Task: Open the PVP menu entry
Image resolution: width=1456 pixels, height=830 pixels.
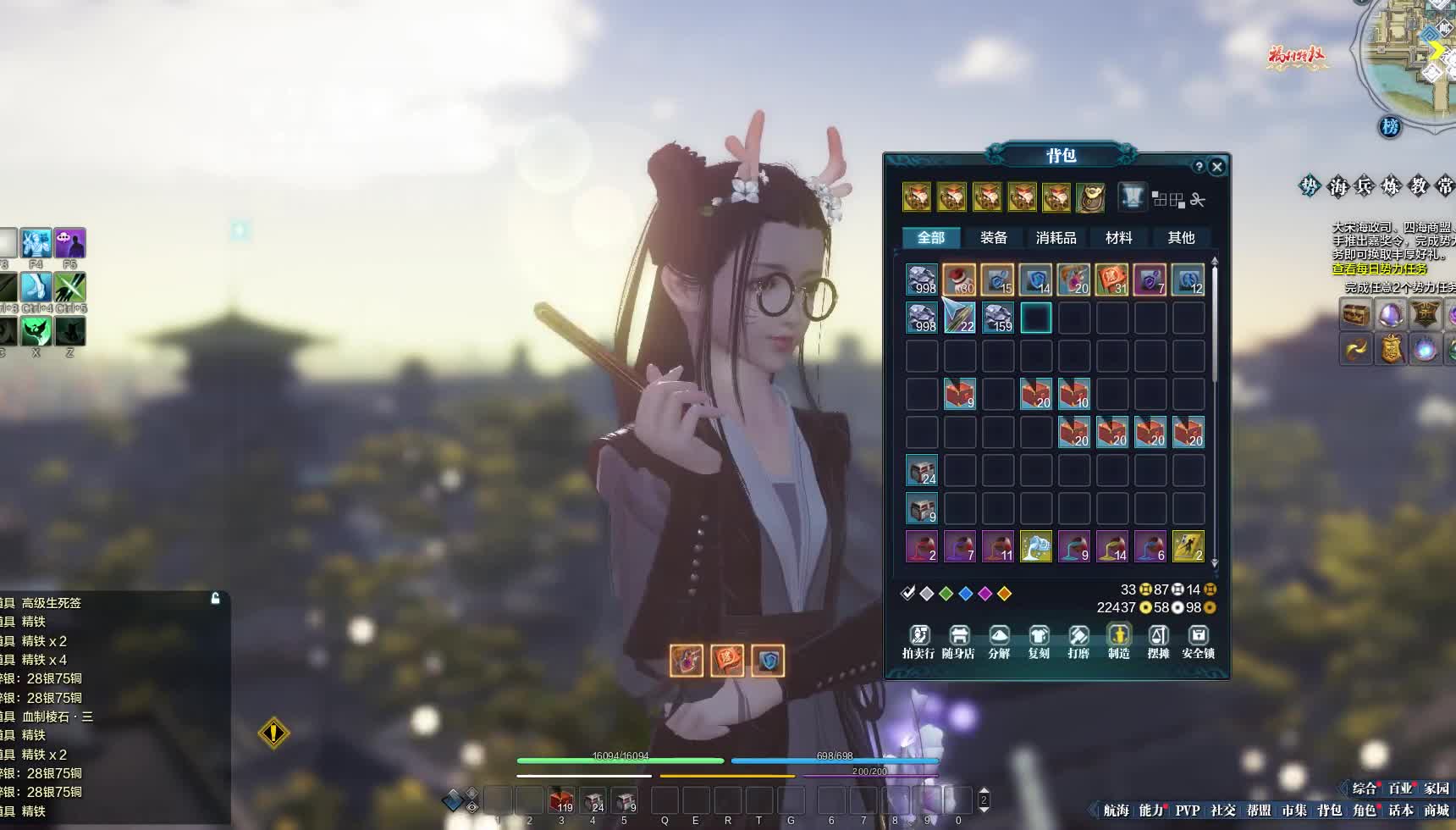Action: click(x=1187, y=811)
